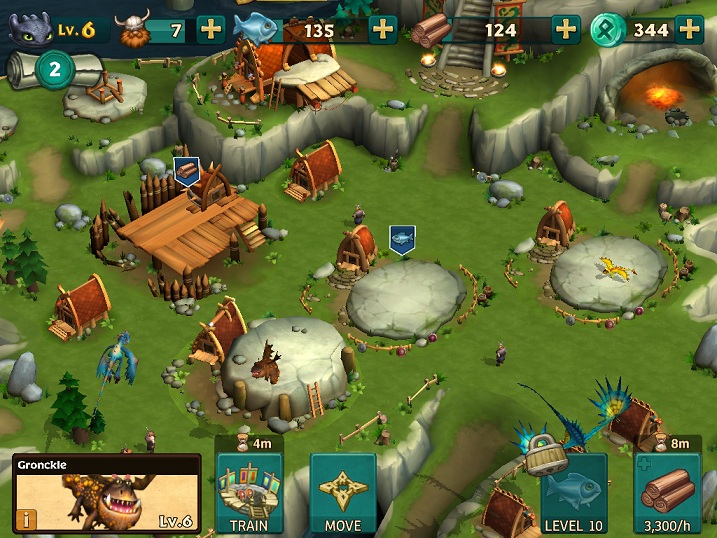This screenshot has width=717, height=538.
Task: Open Gronckle info with the i button
Action: tap(23, 519)
